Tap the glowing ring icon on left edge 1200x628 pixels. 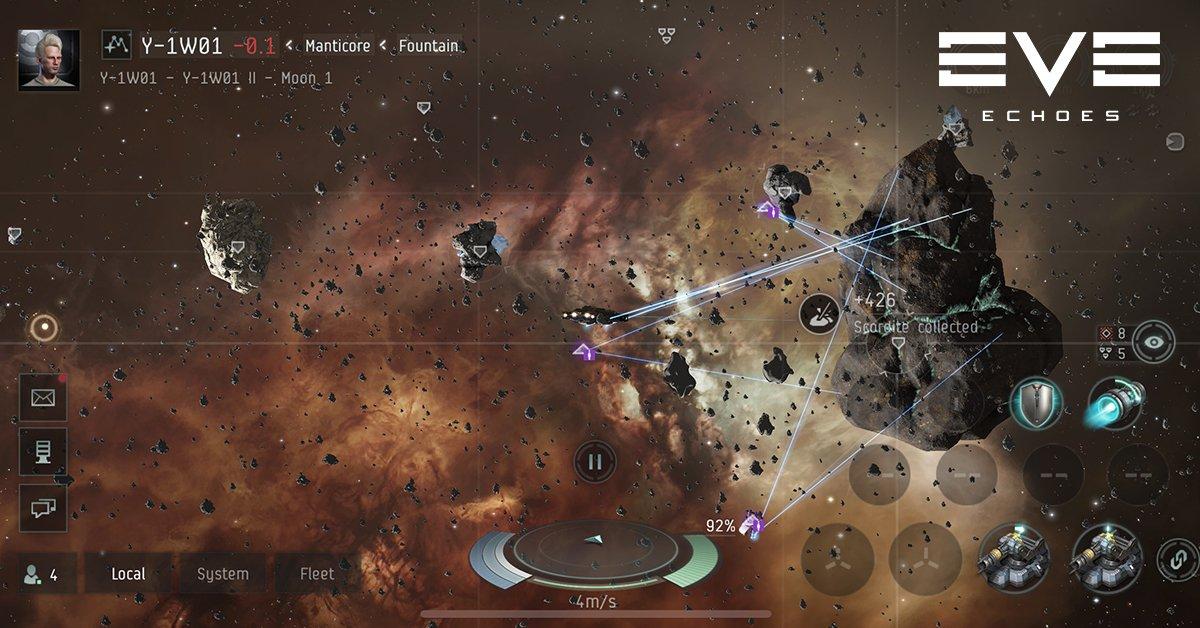[43, 327]
